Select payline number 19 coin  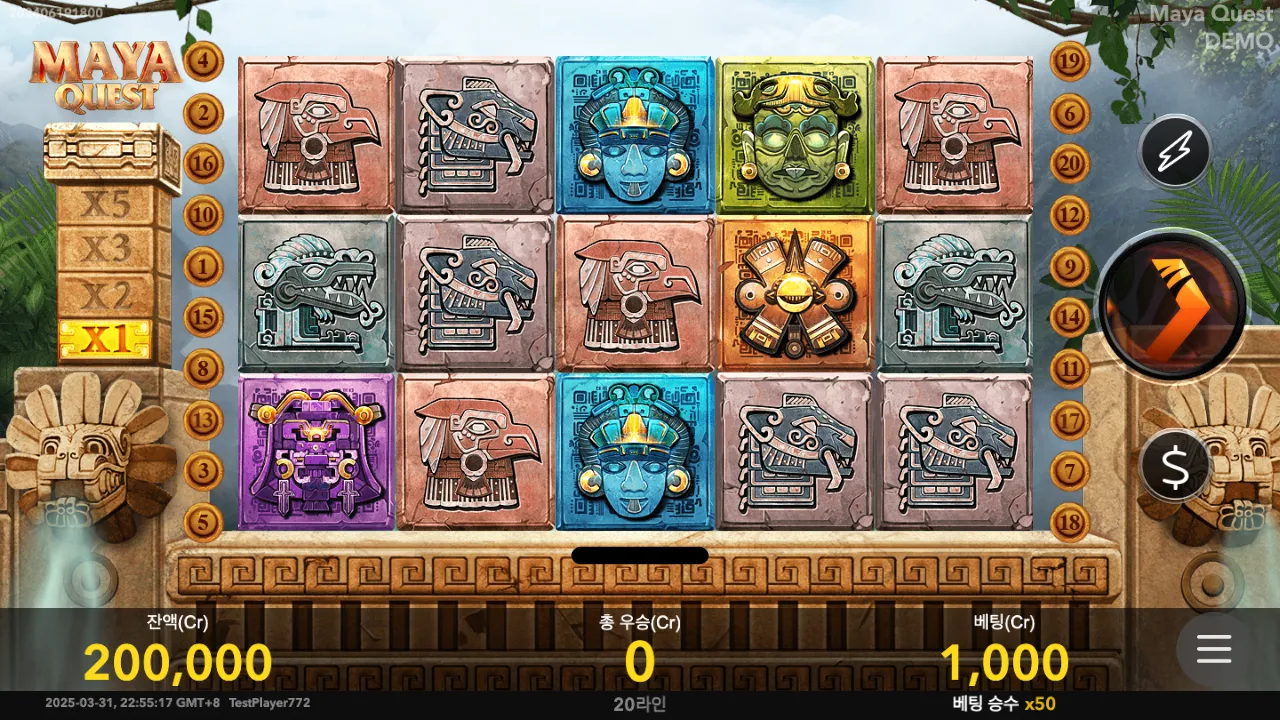coord(1069,60)
